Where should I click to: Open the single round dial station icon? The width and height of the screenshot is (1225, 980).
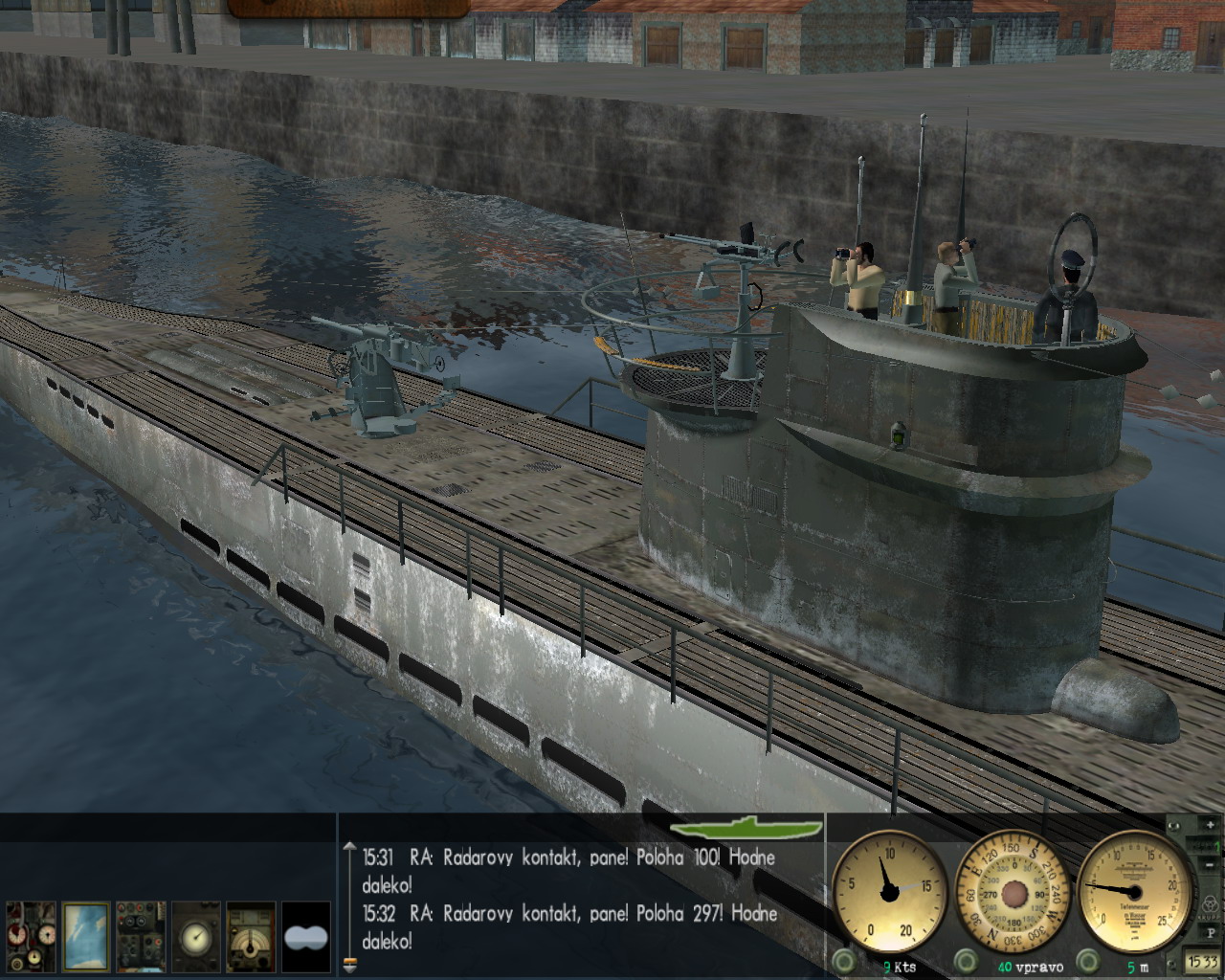[196, 937]
